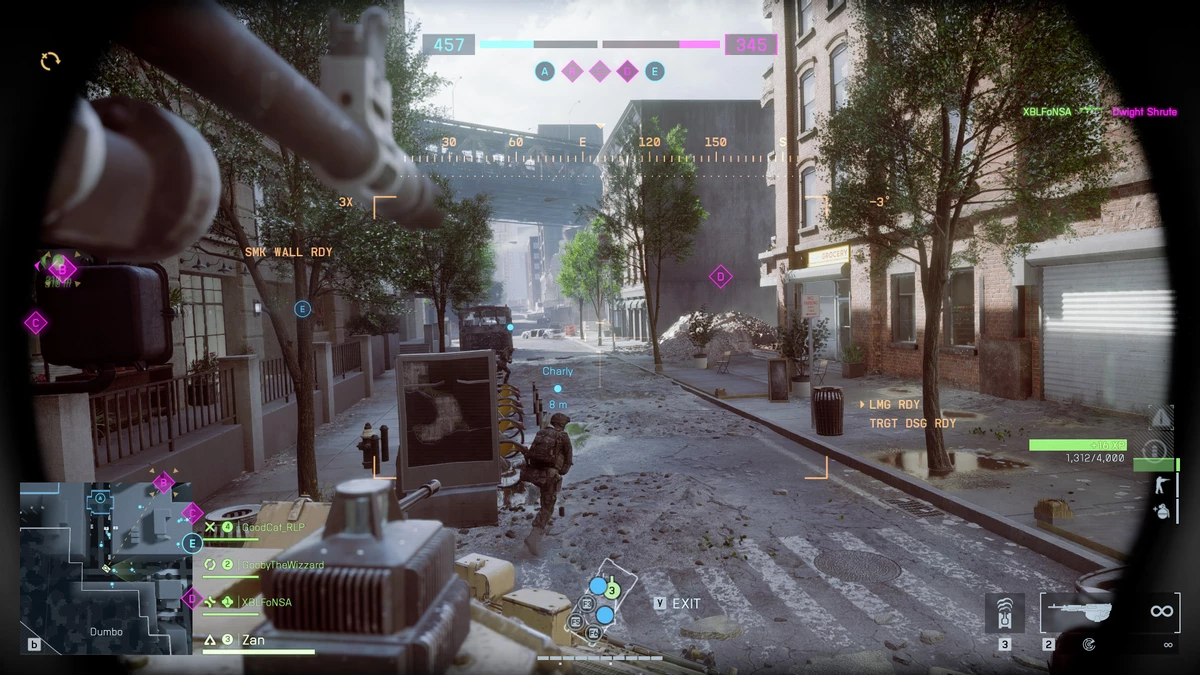Click the grenade icon on the right edge

coord(1161,511)
